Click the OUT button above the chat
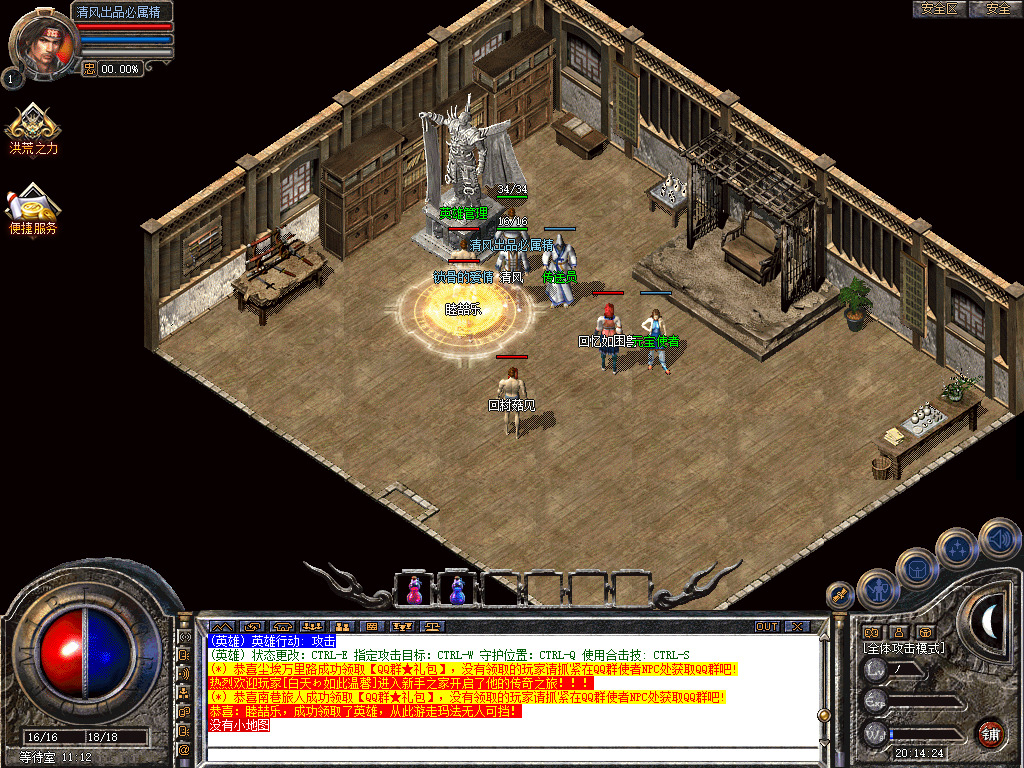 coord(766,626)
